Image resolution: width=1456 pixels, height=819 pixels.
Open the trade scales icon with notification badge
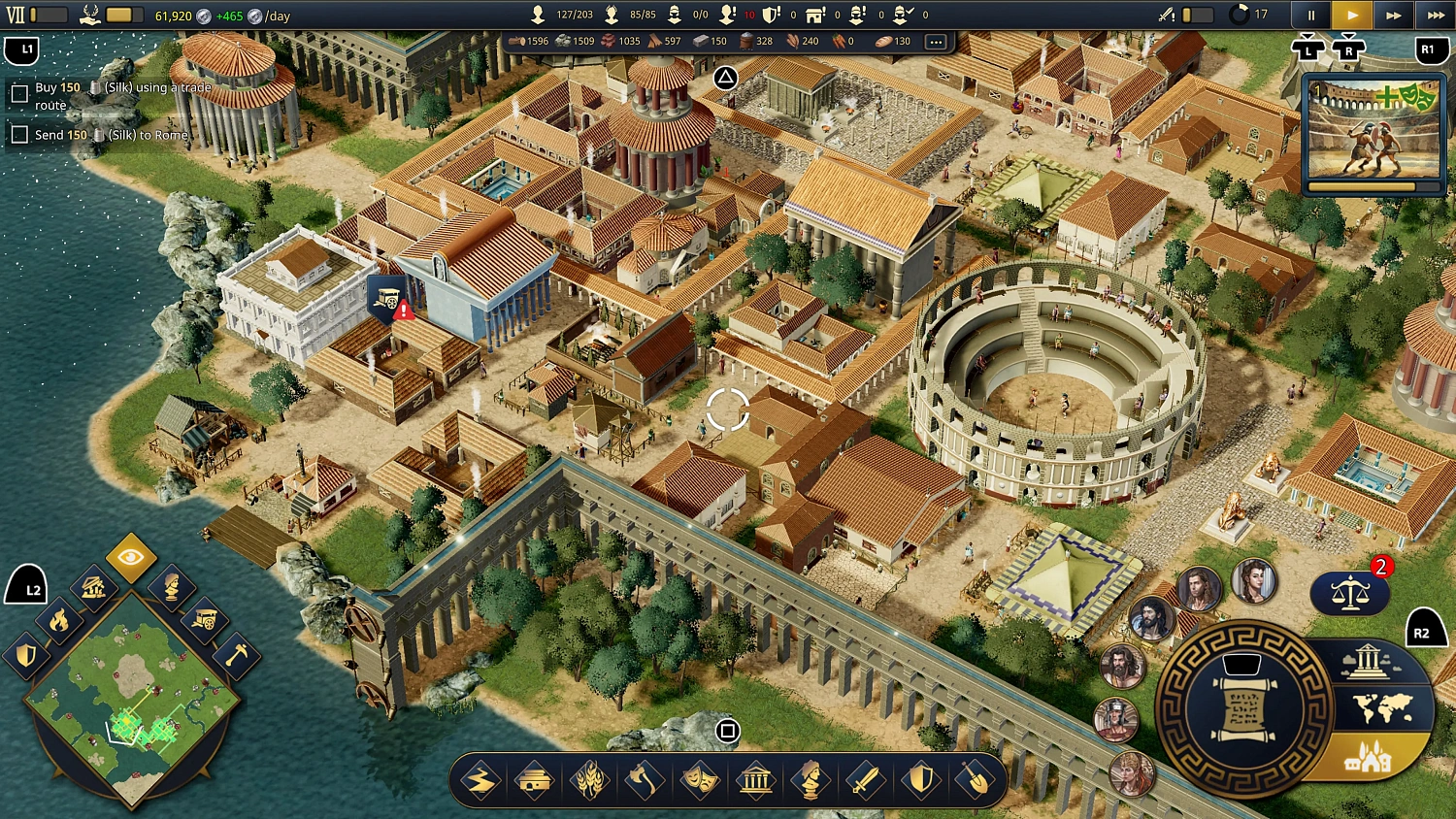click(1351, 592)
